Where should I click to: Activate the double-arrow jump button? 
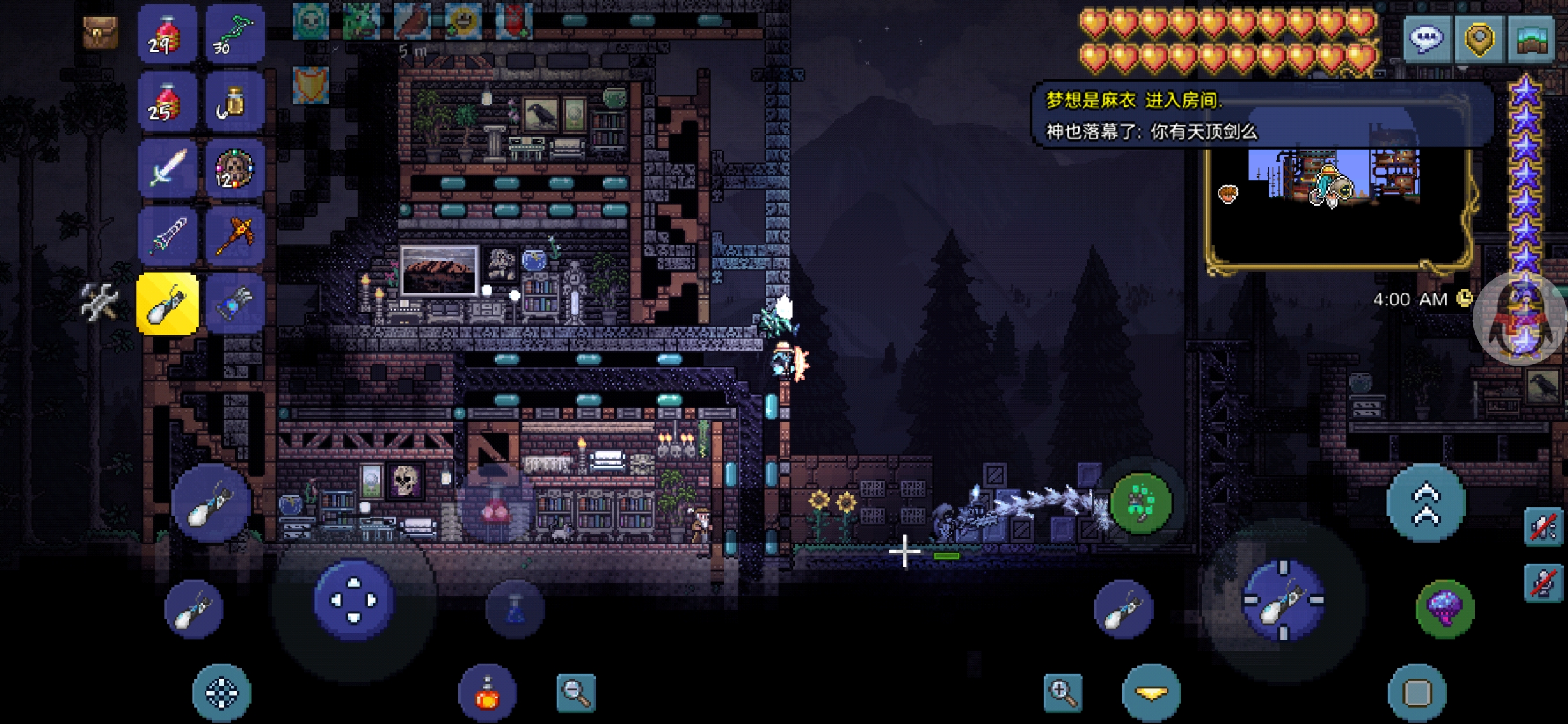pos(1426,504)
